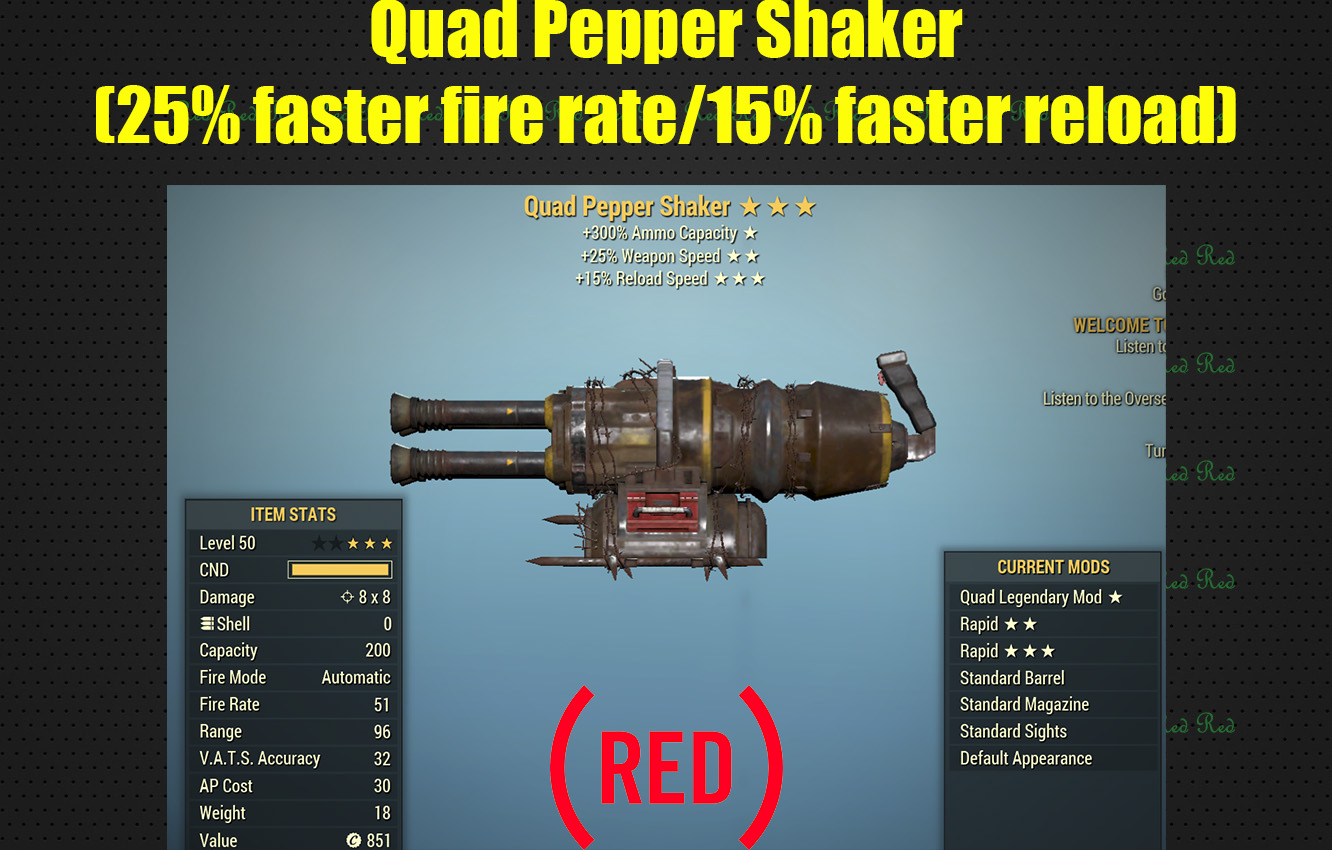The width and height of the screenshot is (1332, 850).
Task: Toggle the Standard Sights mod
Action: 1013,731
